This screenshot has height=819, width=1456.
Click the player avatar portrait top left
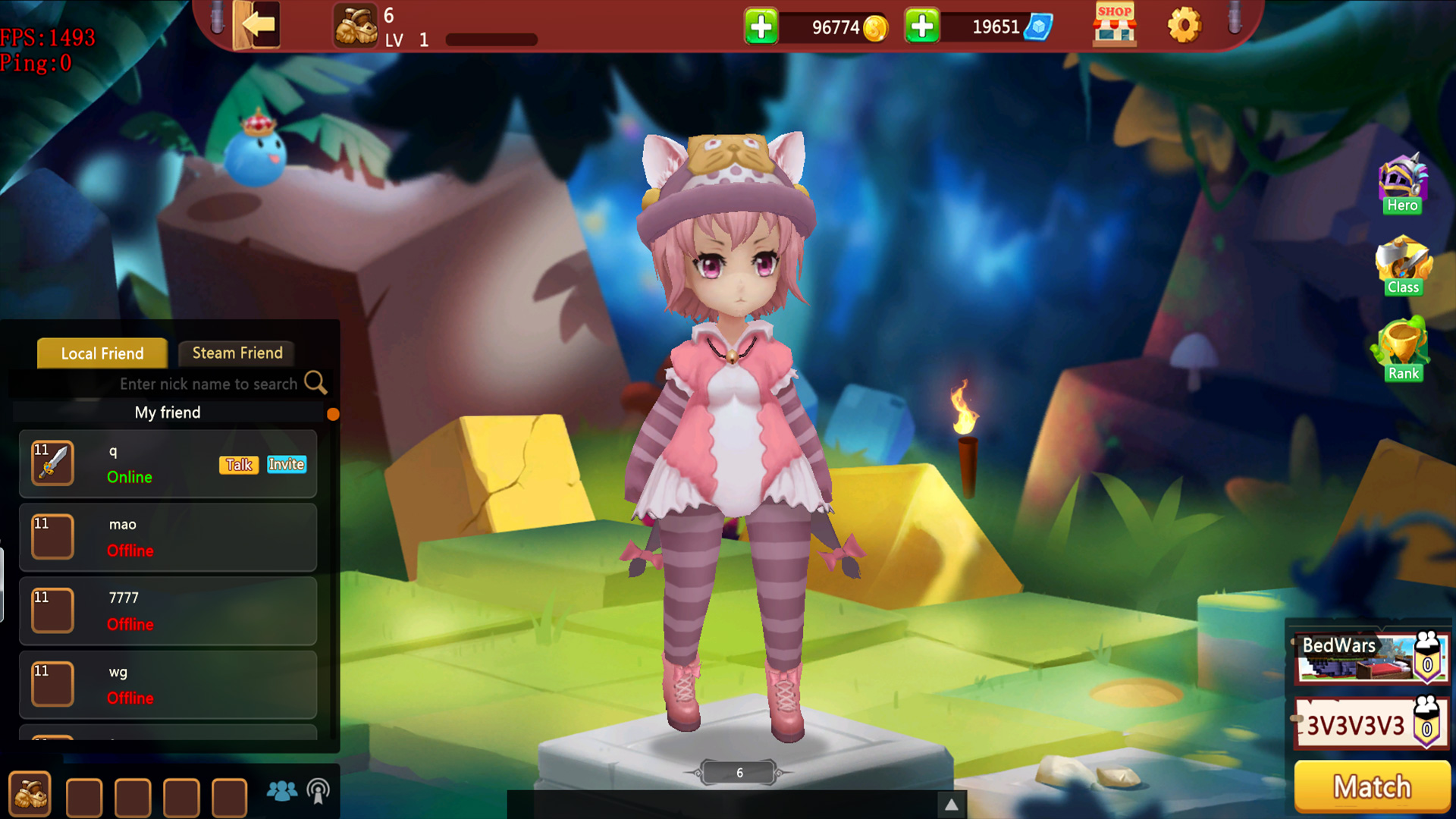click(355, 25)
